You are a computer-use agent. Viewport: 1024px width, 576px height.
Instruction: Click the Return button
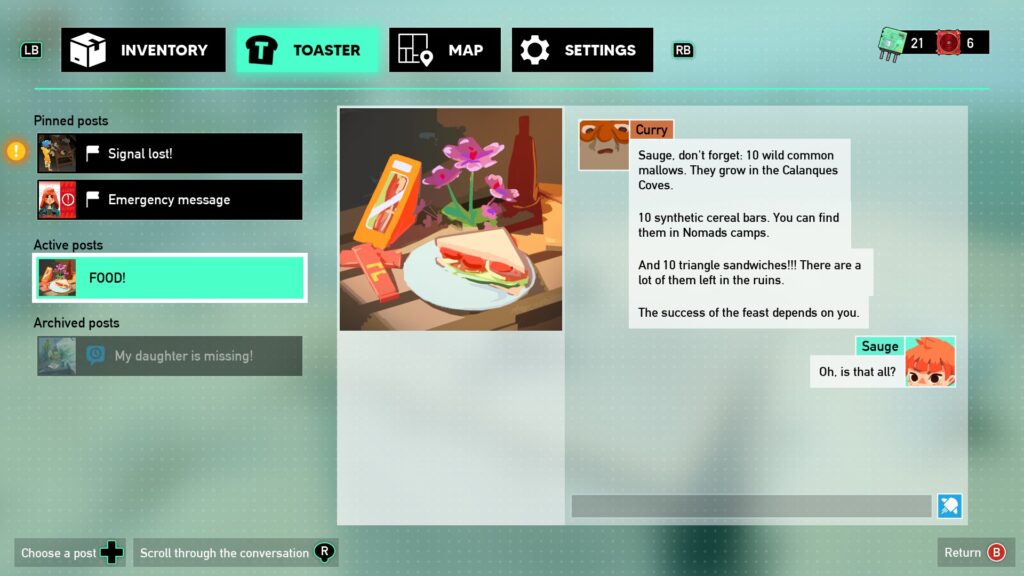tap(975, 552)
